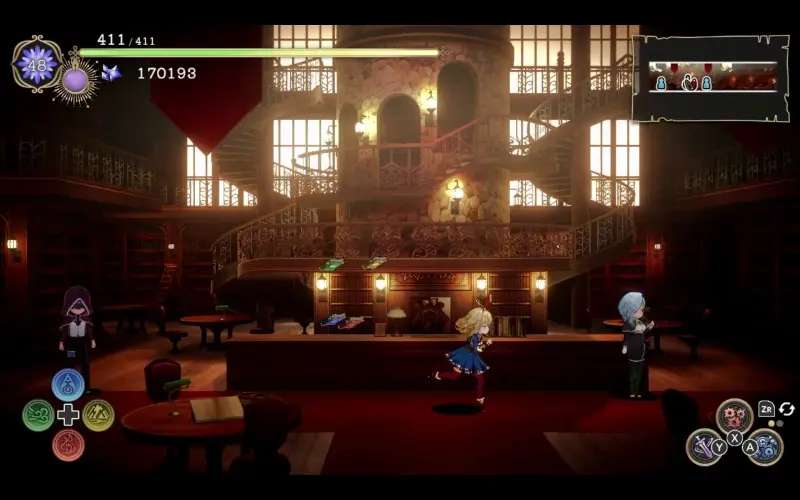Activate the purple sword attack skill
The height and width of the screenshot is (500, 800).
[x=704, y=446]
